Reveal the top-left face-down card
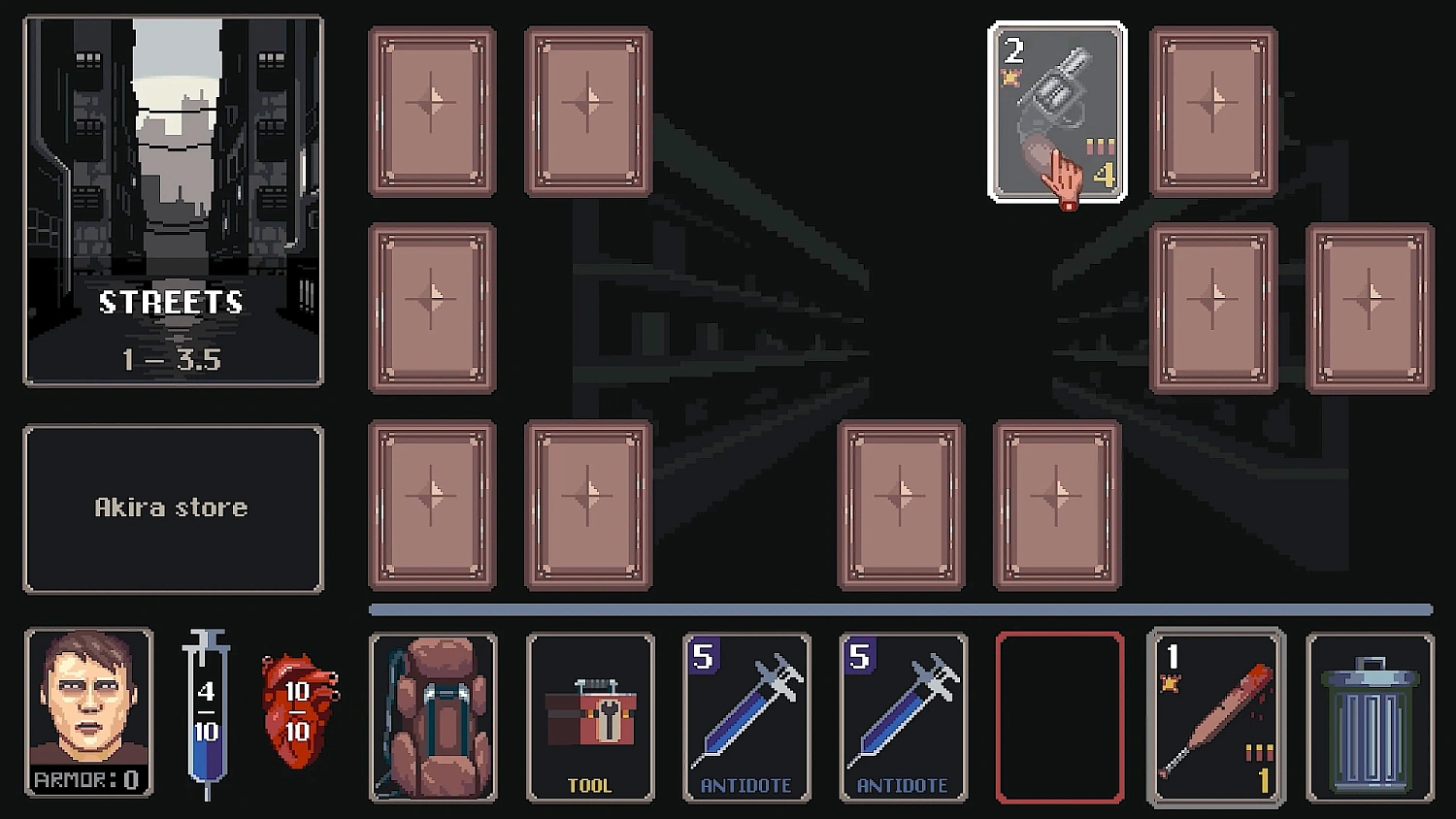 (432, 112)
